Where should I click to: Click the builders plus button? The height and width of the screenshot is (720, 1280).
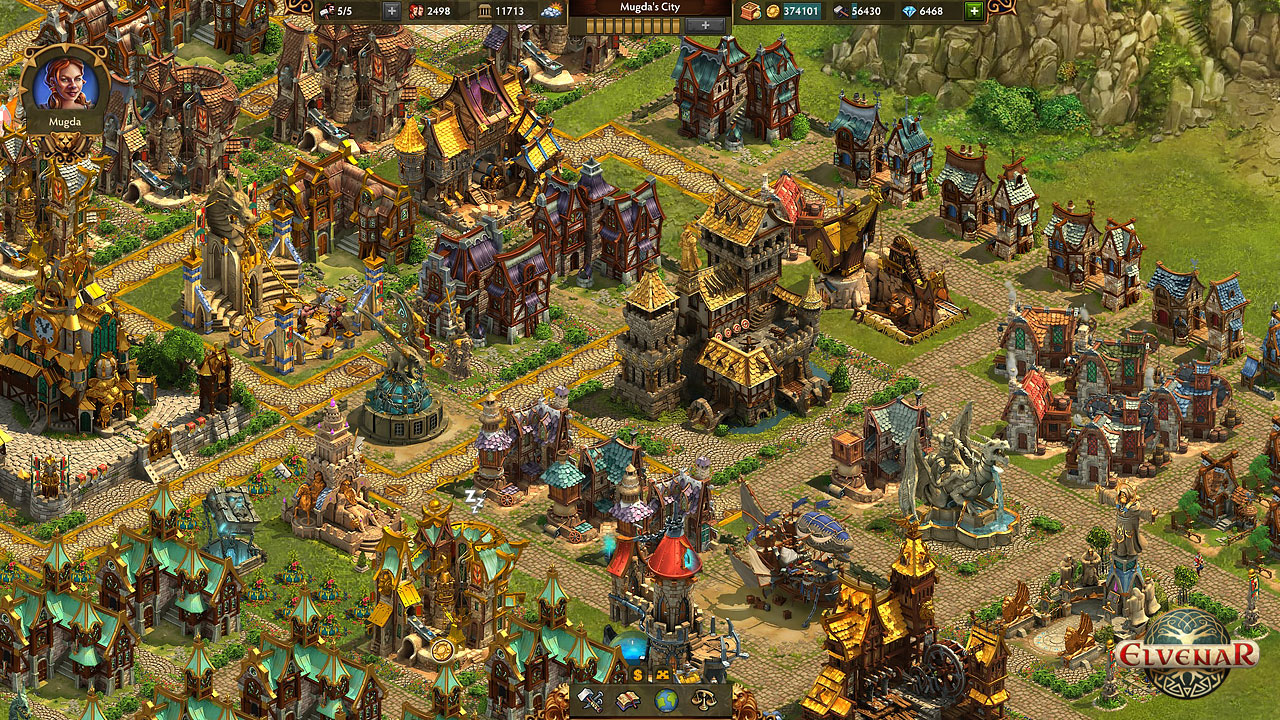click(391, 13)
